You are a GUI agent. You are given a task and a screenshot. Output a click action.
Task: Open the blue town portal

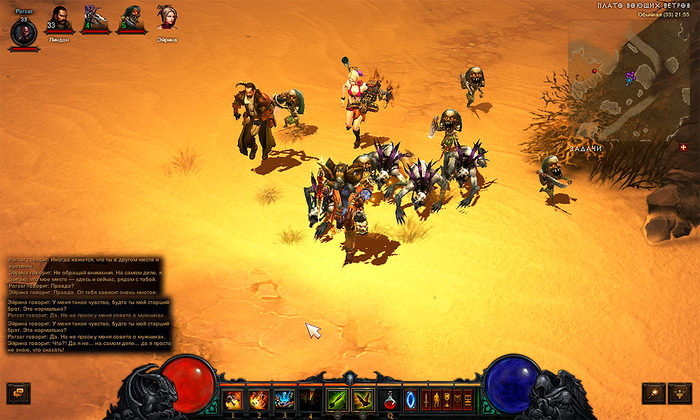411,399
